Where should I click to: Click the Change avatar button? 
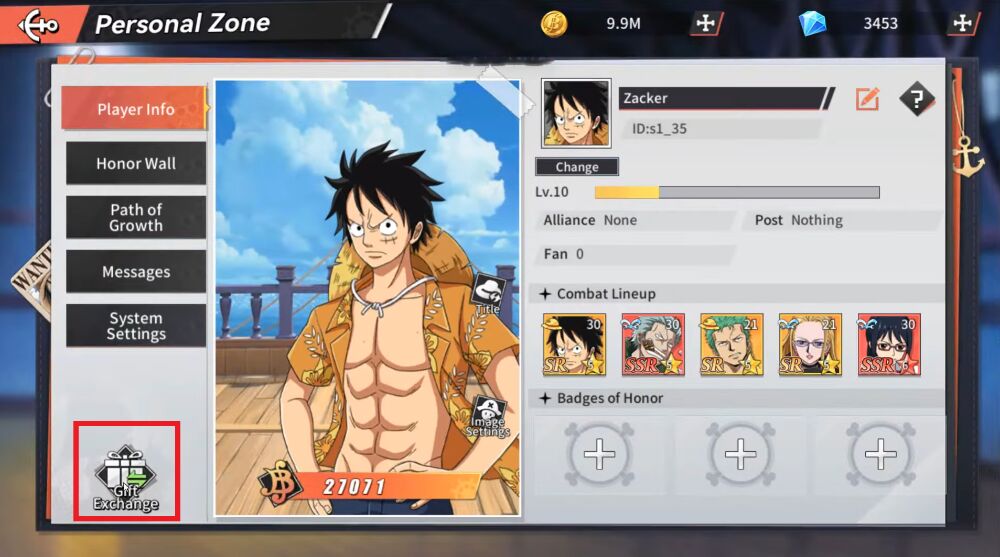[x=577, y=167]
